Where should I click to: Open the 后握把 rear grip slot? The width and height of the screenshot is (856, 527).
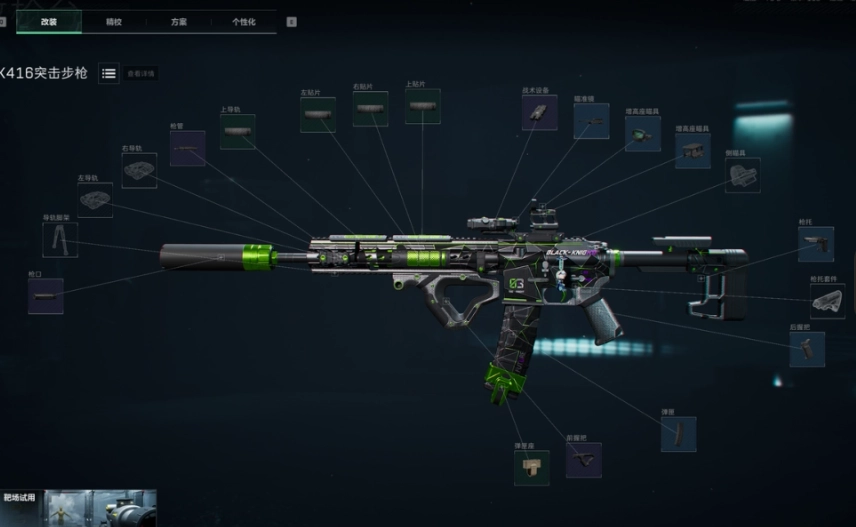coord(807,349)
